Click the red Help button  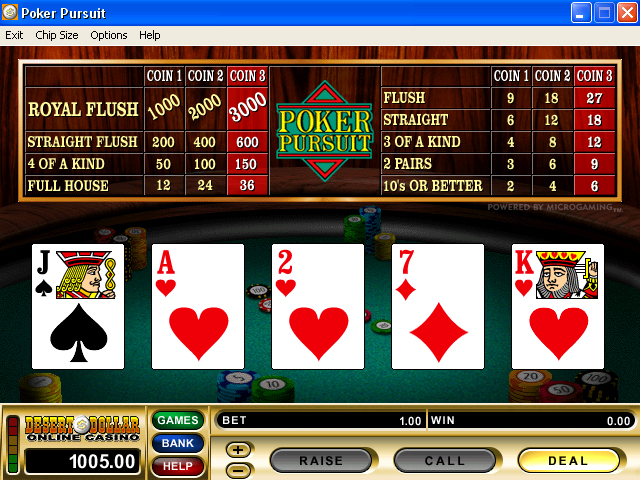[177, 465]
